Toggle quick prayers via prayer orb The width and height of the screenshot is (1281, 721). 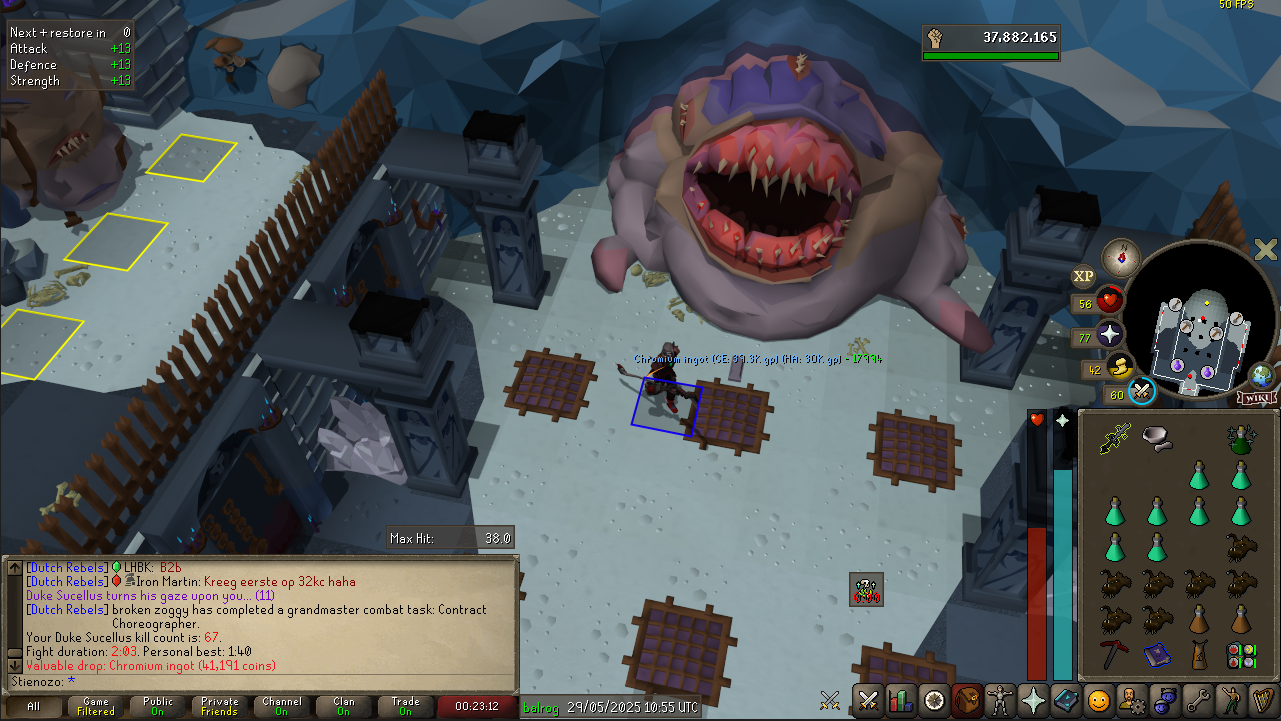[x=1110, y=335]
